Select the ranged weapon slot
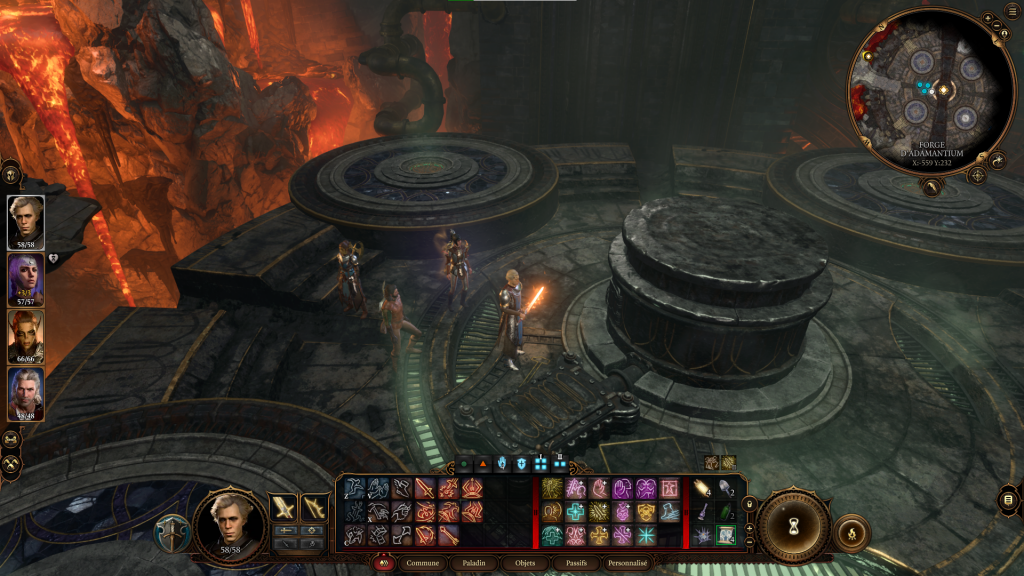 tap(316, 507)
